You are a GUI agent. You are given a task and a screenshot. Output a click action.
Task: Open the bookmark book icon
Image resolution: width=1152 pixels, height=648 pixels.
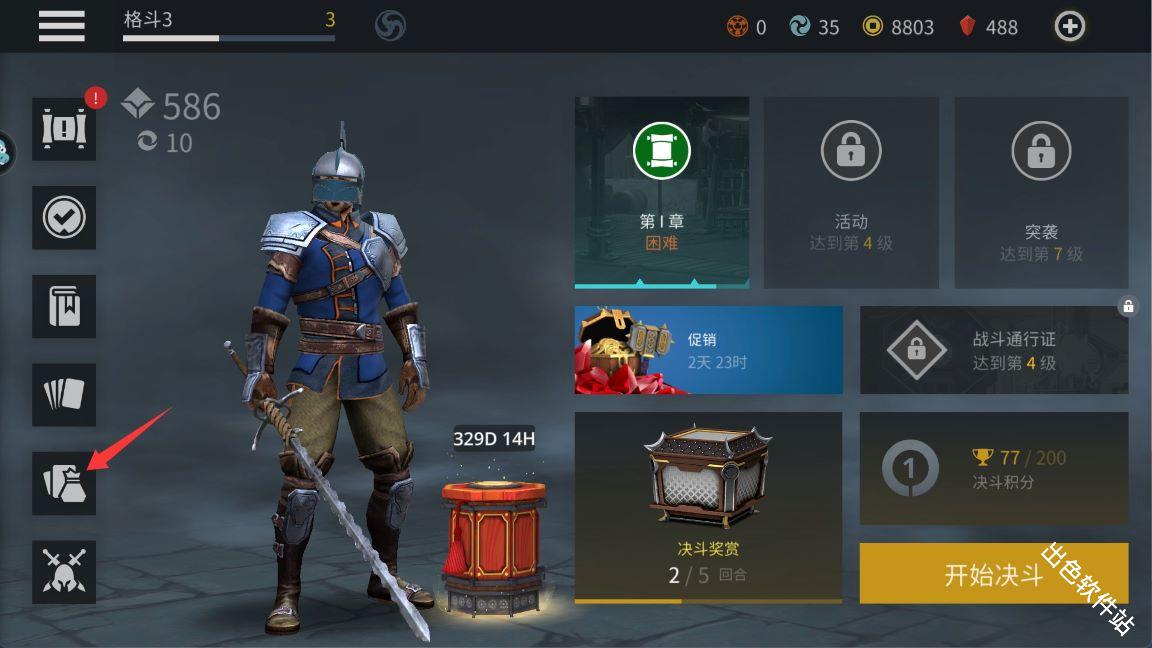(x=64, y=306)
